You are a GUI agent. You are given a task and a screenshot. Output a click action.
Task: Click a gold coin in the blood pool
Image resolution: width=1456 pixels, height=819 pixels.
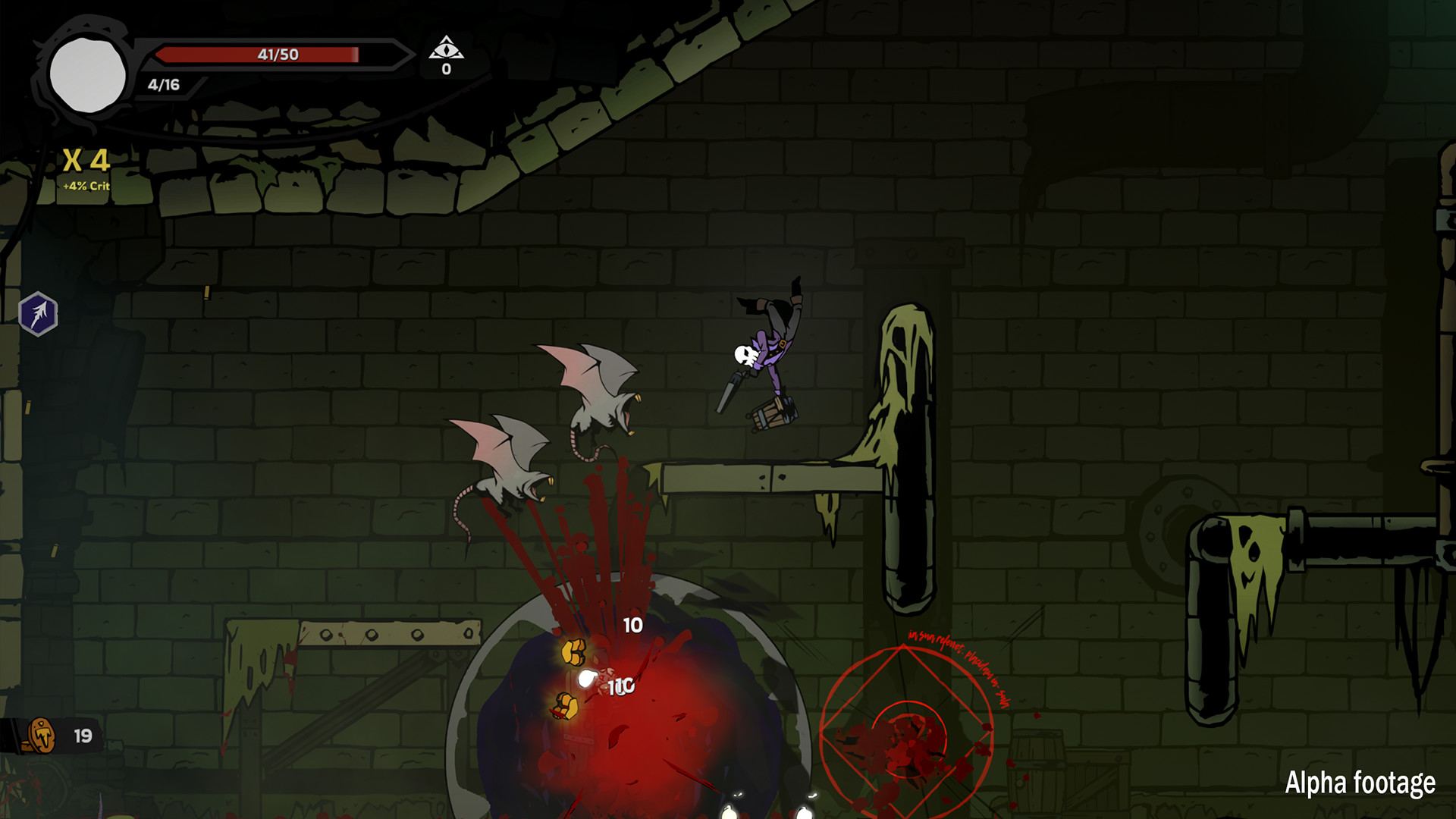pos(574,651)
